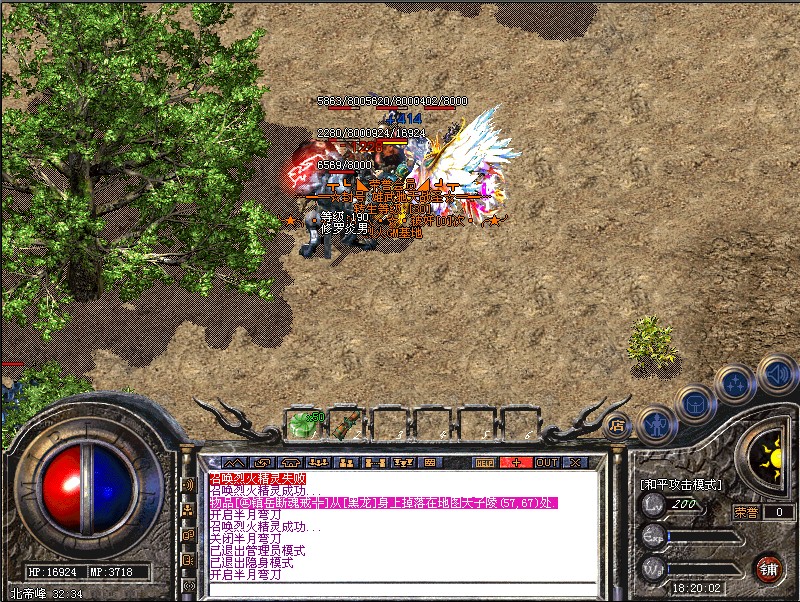The height and width of the screenshot is (602, 800).
Task: Close the game with the X button
Action: (x=575, y=463)
